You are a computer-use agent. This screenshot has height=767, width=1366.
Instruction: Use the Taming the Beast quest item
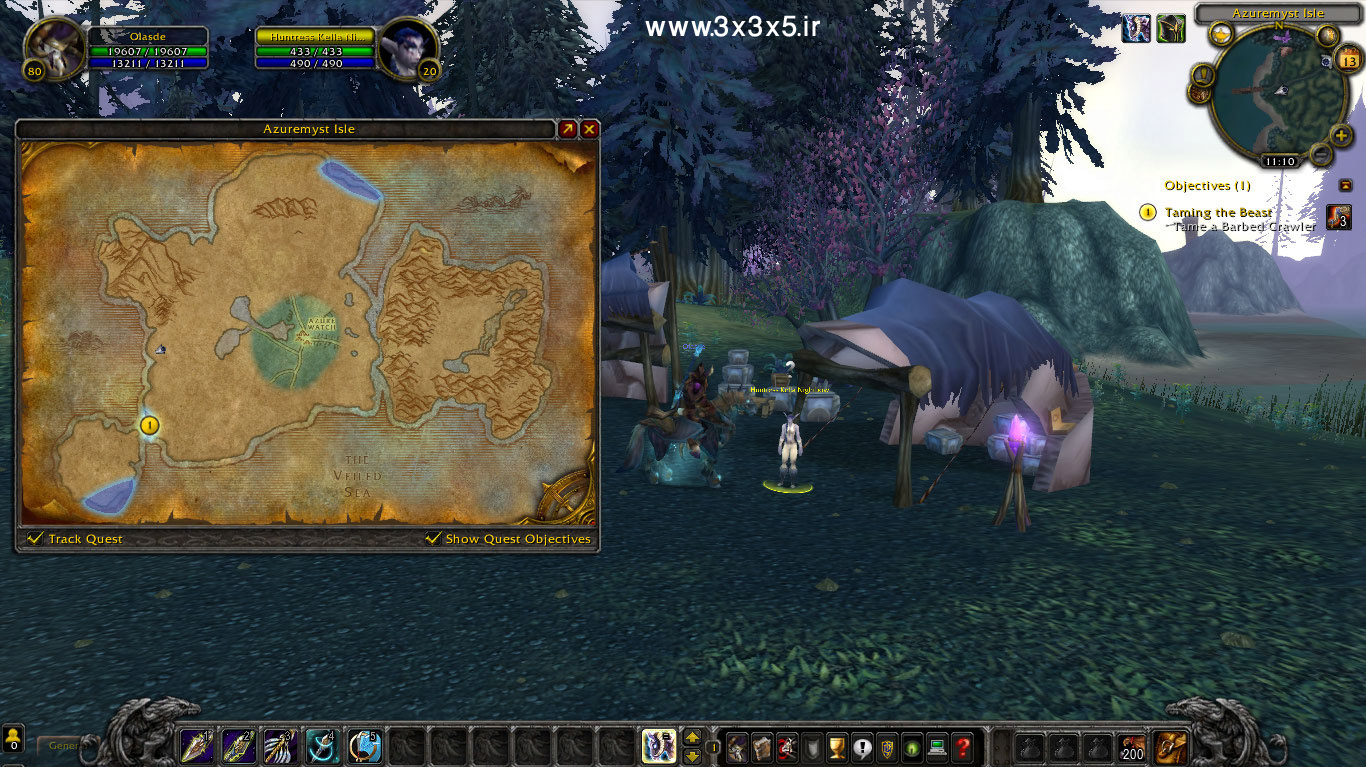[1338, 217]
